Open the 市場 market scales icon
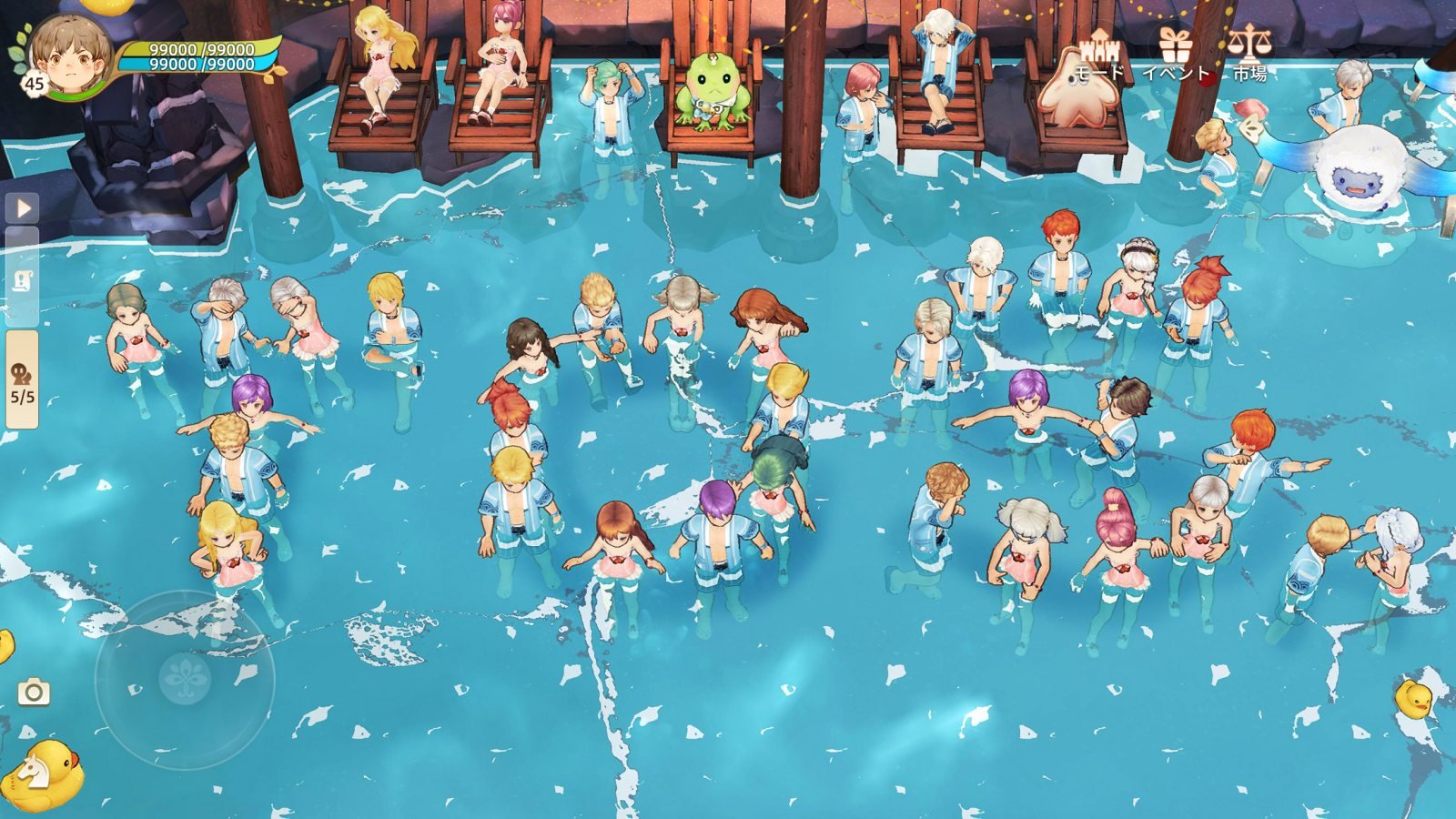1456x819 pixels. [1249, 51]
